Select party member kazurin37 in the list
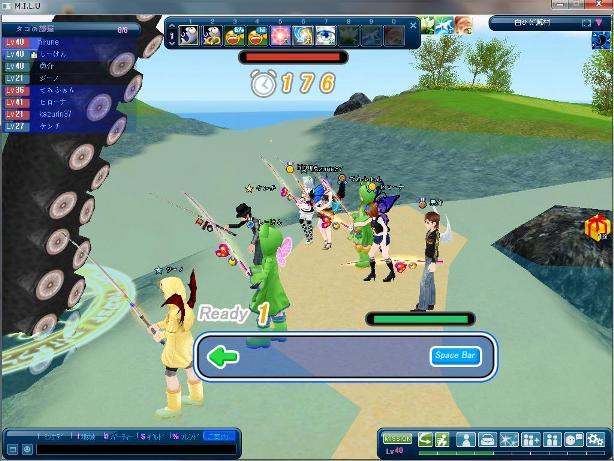The height and width of the screenshot is (461, 614). [x=60, y=115]
